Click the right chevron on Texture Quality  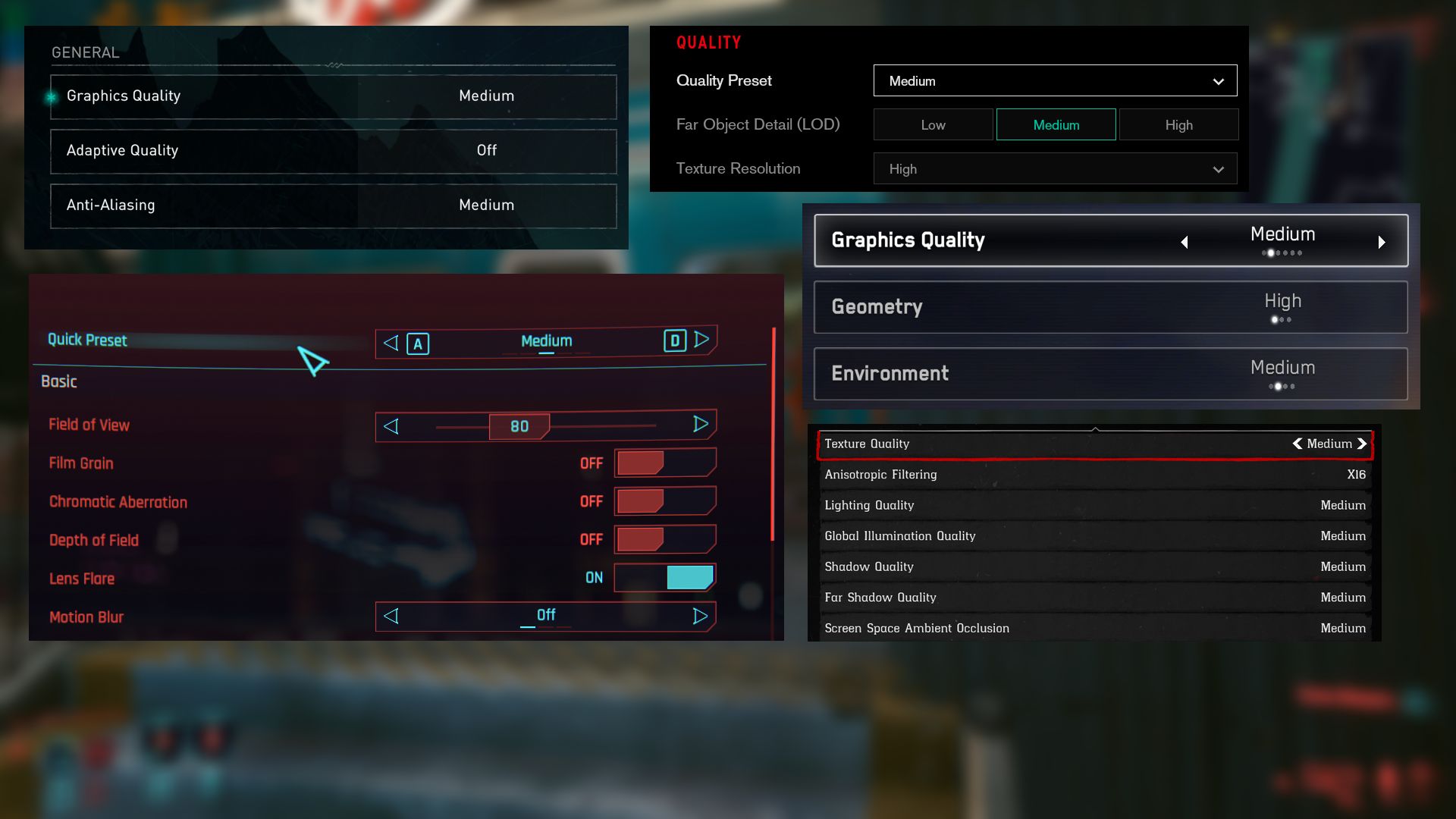[1363, 444]
